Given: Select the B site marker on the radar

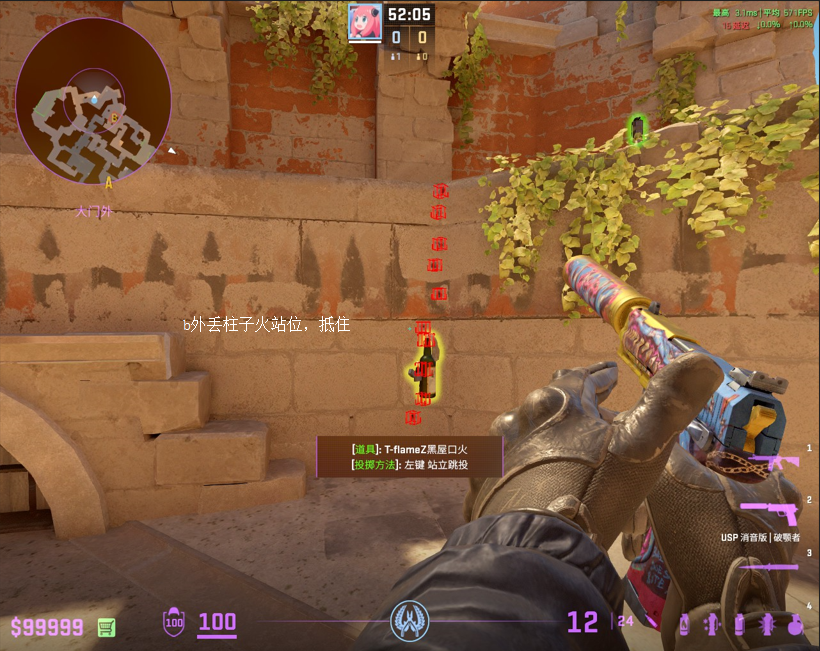Looking at the screenshot, I should click(114, 118).
